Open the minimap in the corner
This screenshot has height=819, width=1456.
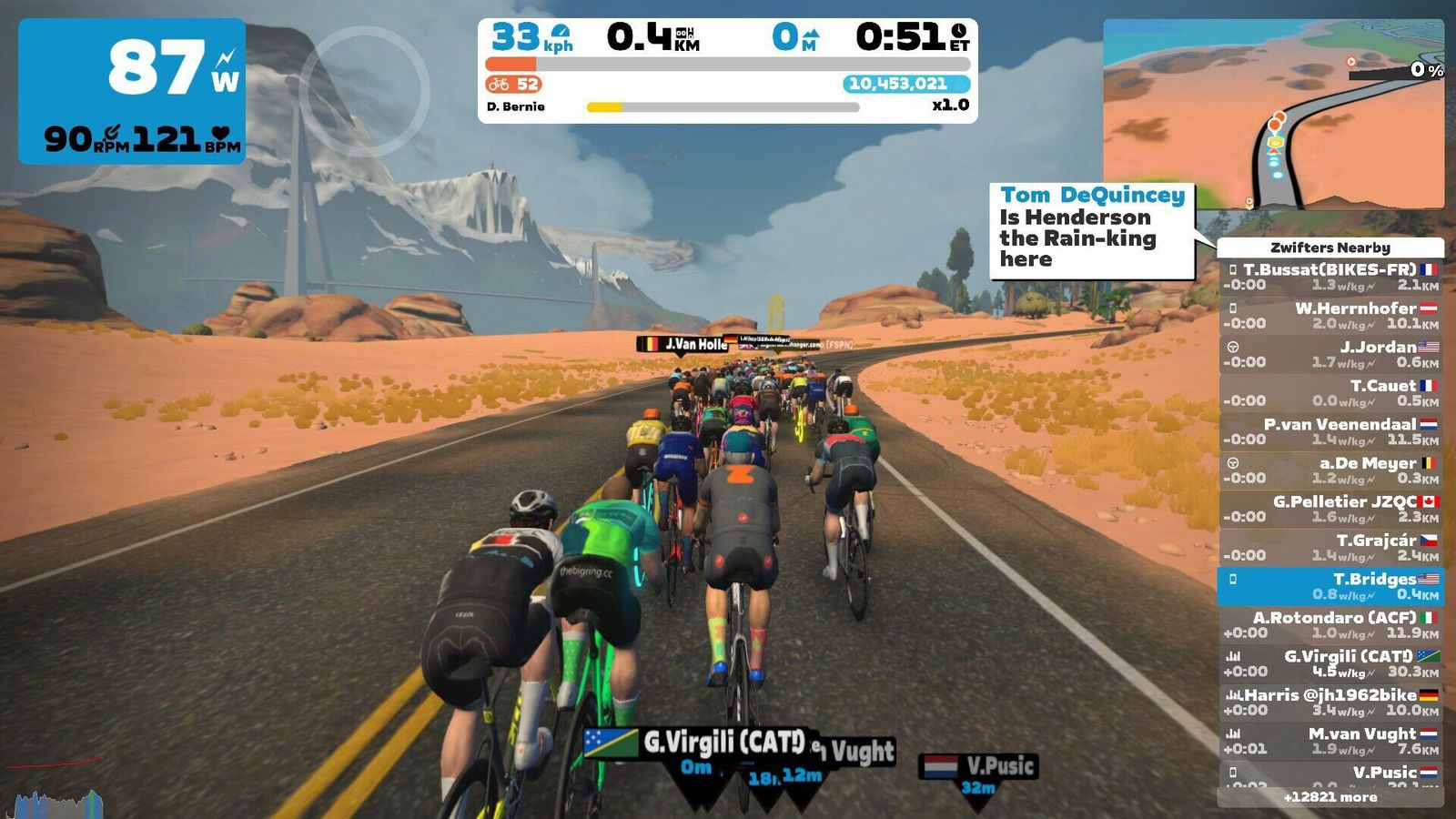(1273, 115)
